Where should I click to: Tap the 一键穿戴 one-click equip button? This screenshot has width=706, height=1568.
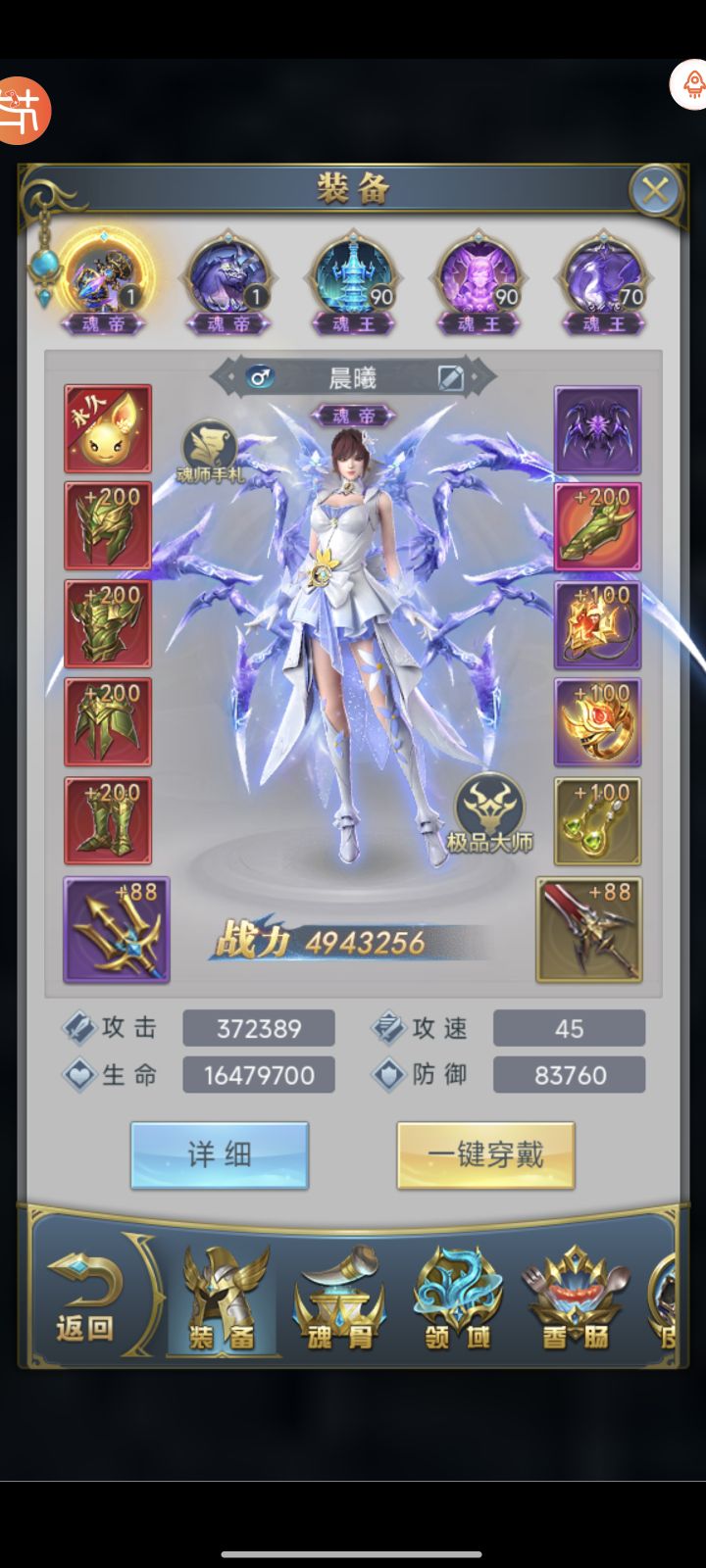point(485,1155)
